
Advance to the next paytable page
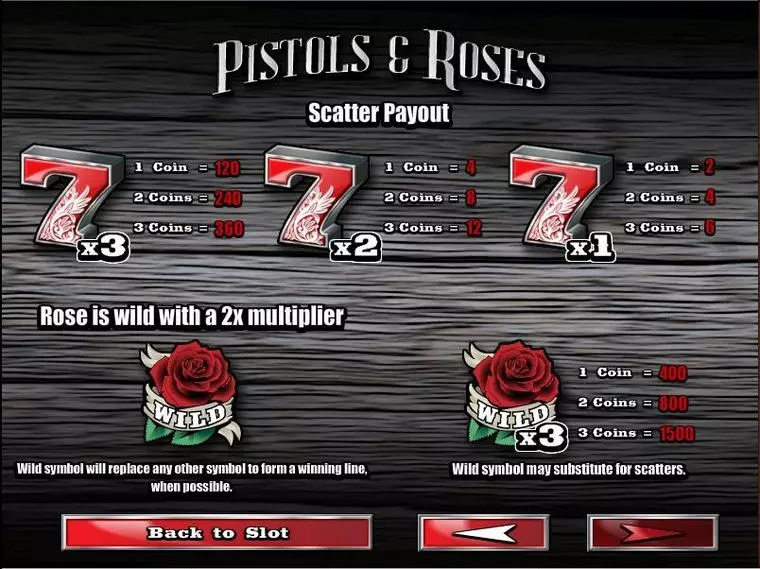coord(652,533)
